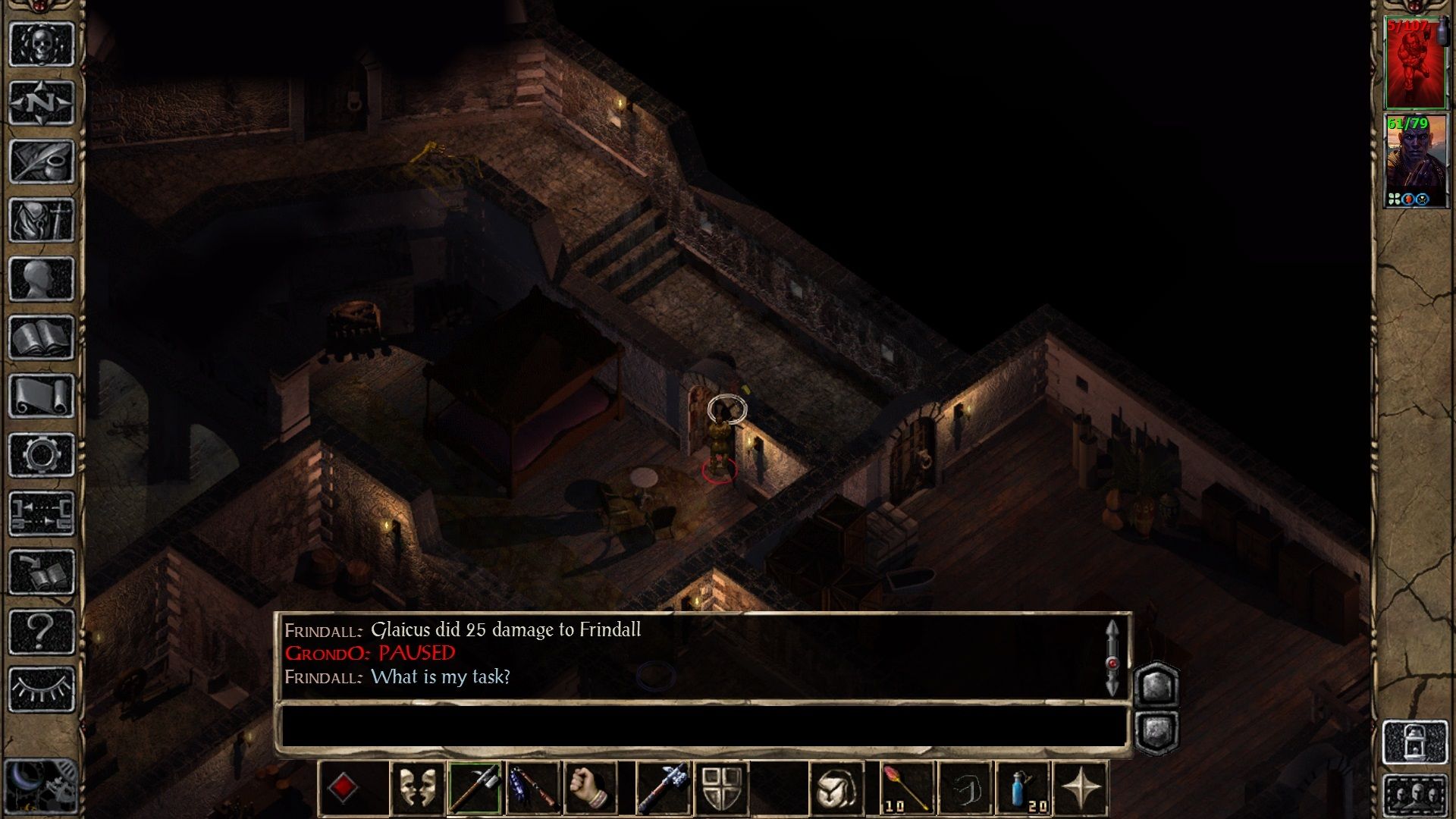Open the area map with compass icon
Image resolution: width=1456 pixels, height=819 pixels.
pyautogui.click(x=41, y=102)
